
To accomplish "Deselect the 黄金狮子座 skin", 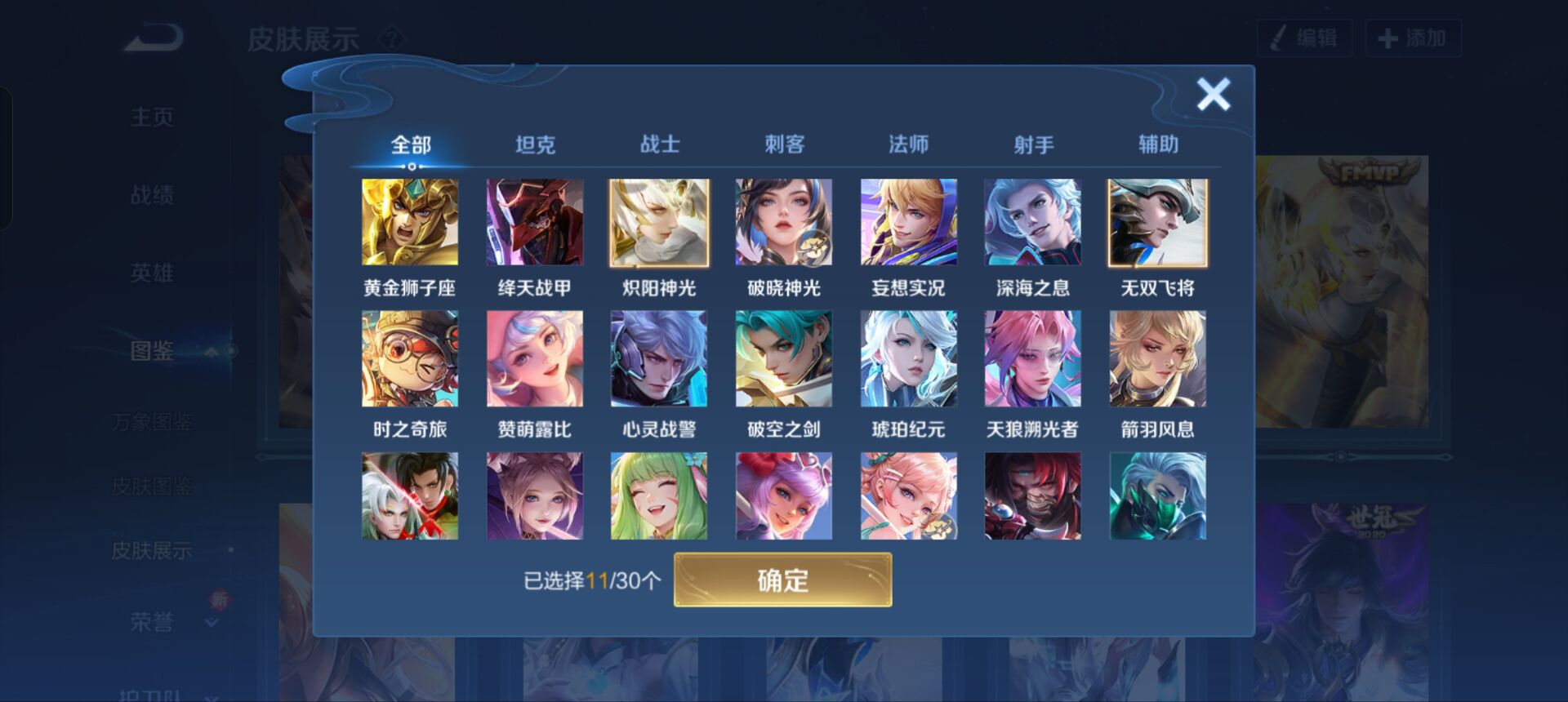I will click(x=410, y=221).
